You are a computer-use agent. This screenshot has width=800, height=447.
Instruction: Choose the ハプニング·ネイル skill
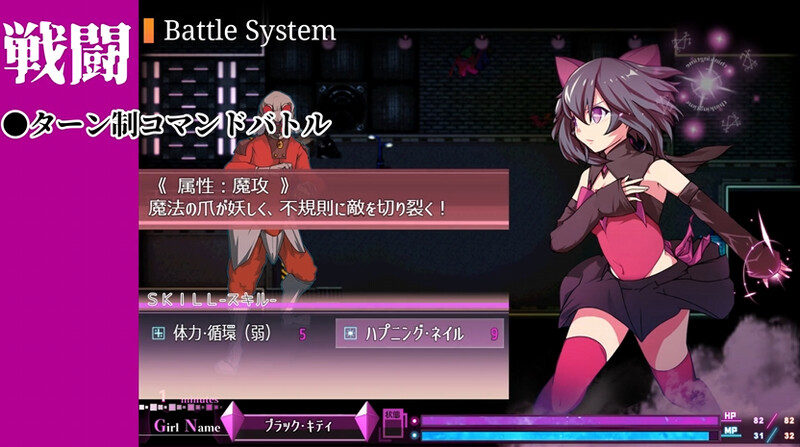[x=418, y=334]
